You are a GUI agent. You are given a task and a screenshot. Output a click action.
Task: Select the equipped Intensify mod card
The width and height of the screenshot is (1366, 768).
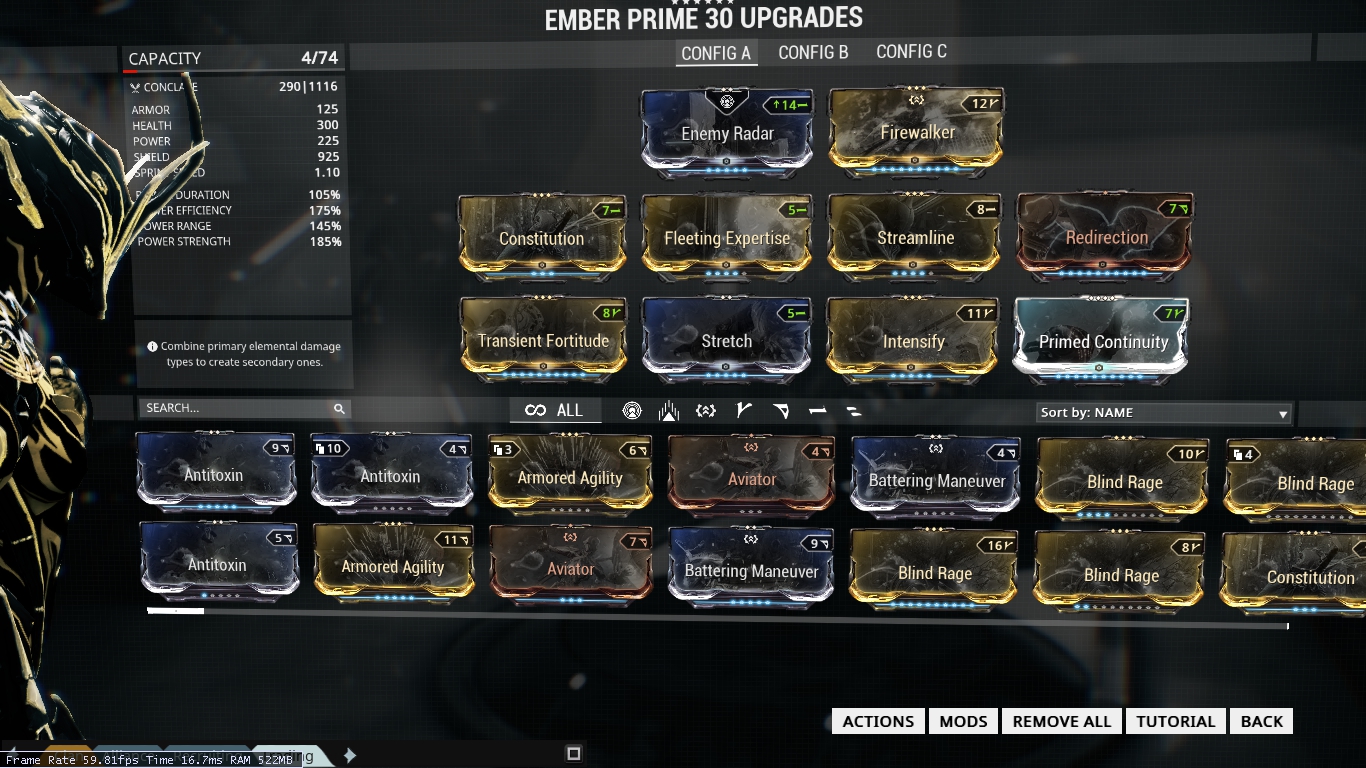[x=913, y=341]
